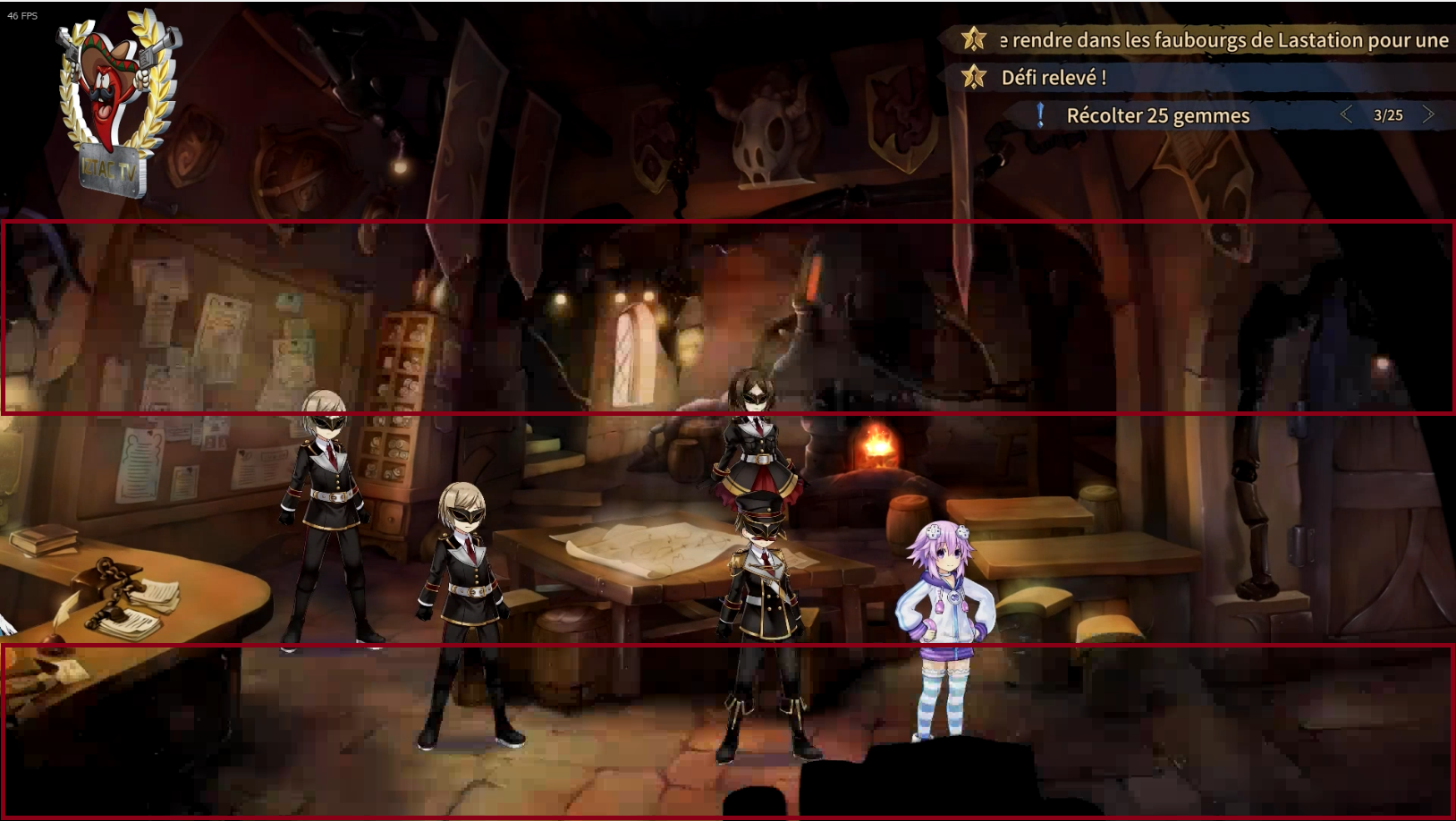1456x821 pixels.
Task: Show the previous challenge with the left arrow
Action: (x=1346, y=114)
